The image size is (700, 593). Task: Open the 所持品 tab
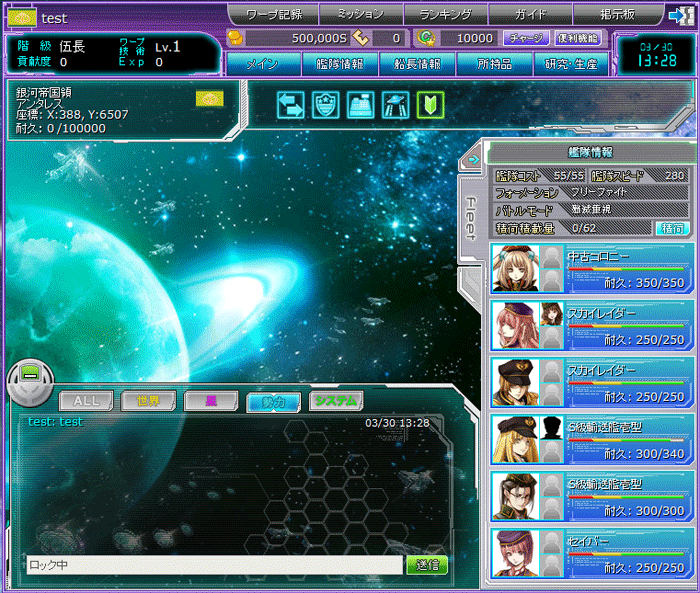coord(495,64)
